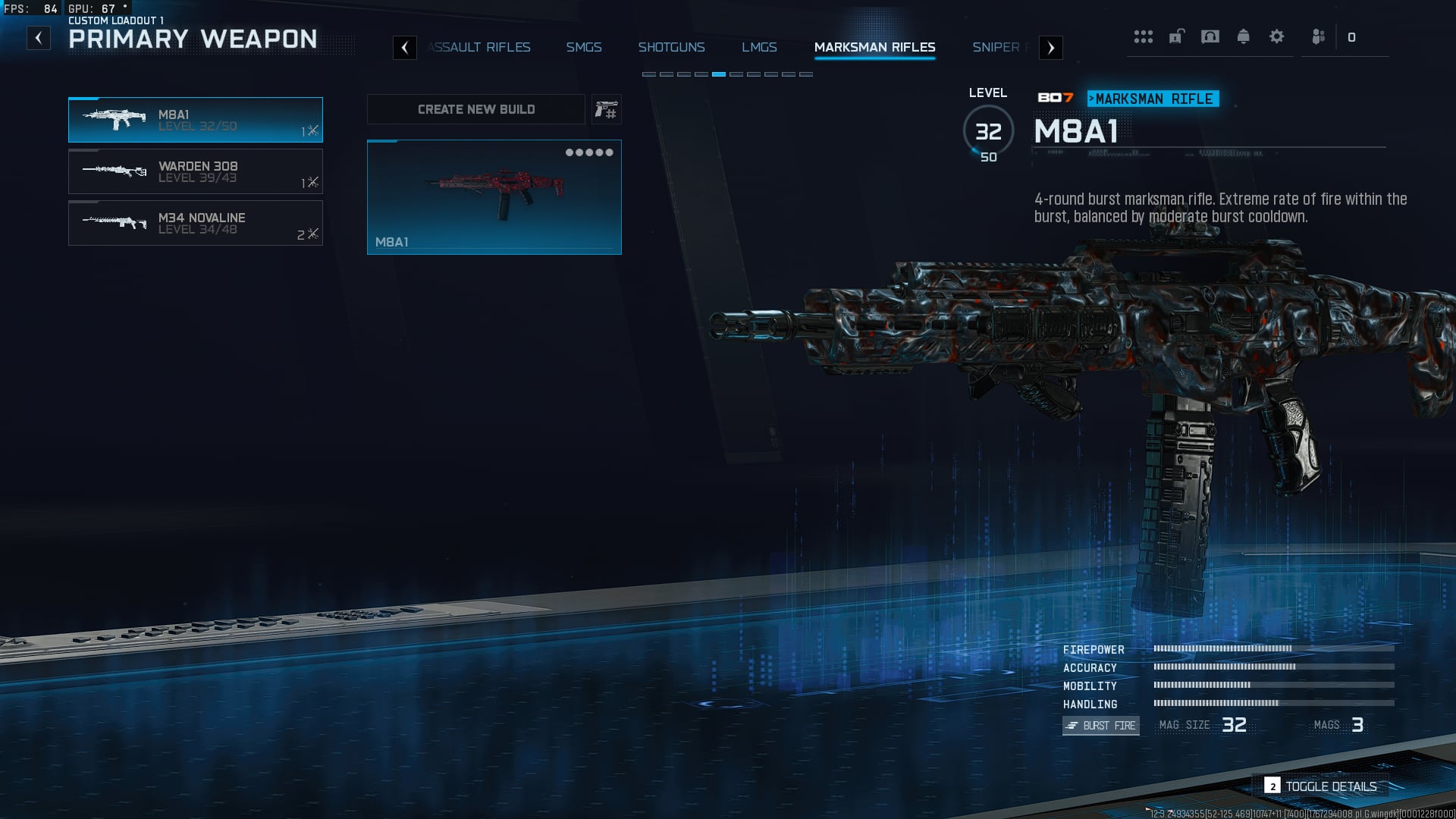1456x819 pixels.
Task: Pick the M34 Novaline rifle
Action: 196,223
